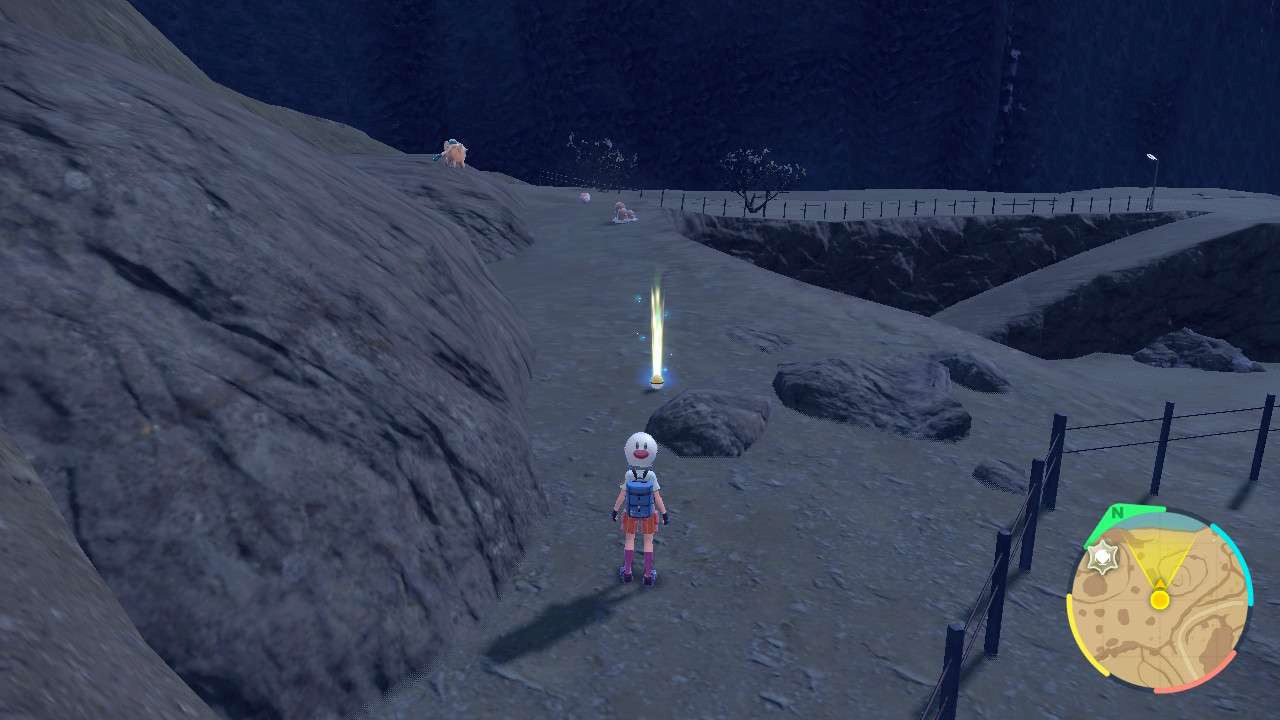Click the small round pink Pokémon near the fence
The image size is (1280, 720).
click(584, 197)
